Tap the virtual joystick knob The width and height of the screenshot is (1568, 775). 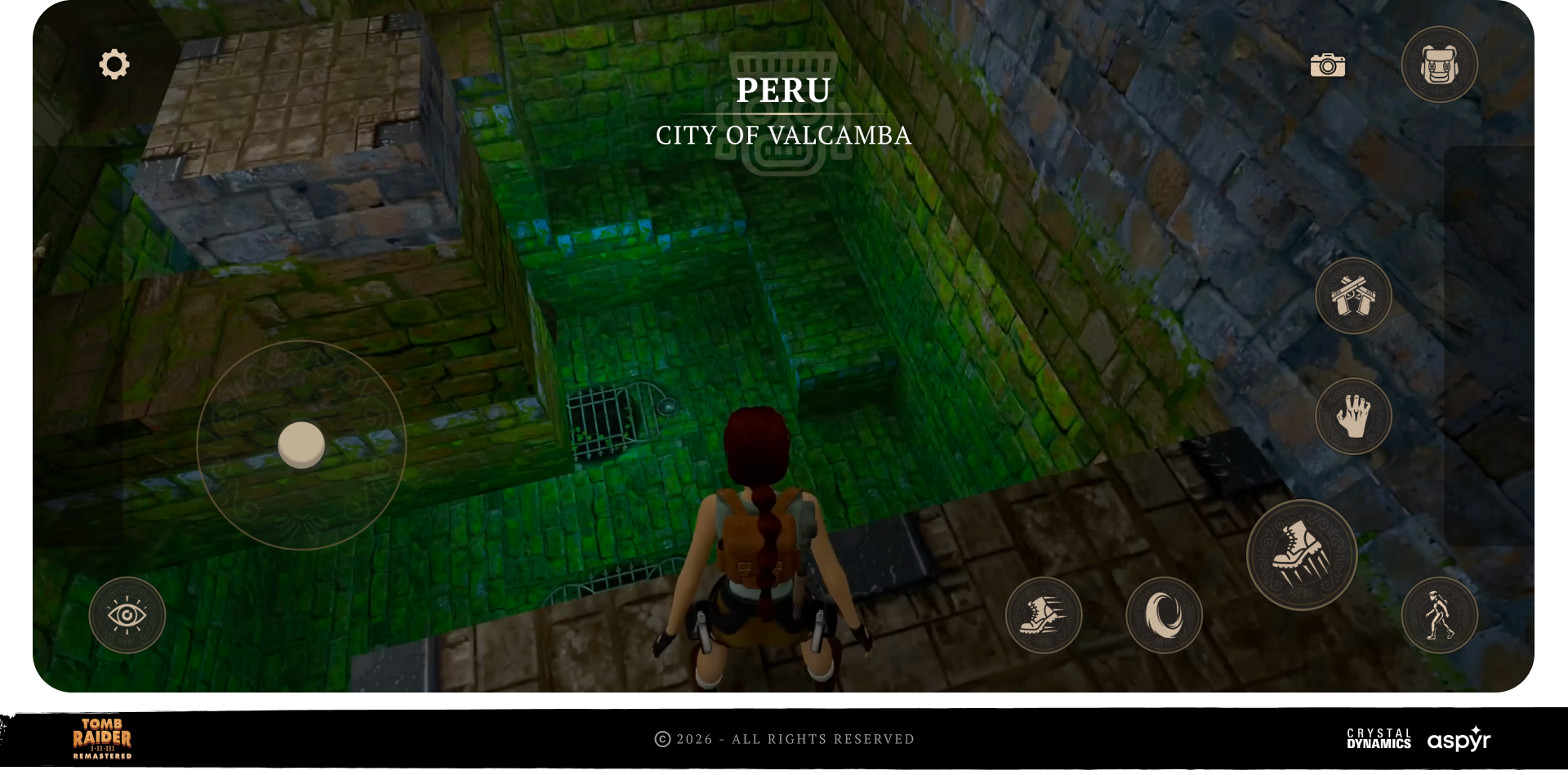(x=301, y=445)
